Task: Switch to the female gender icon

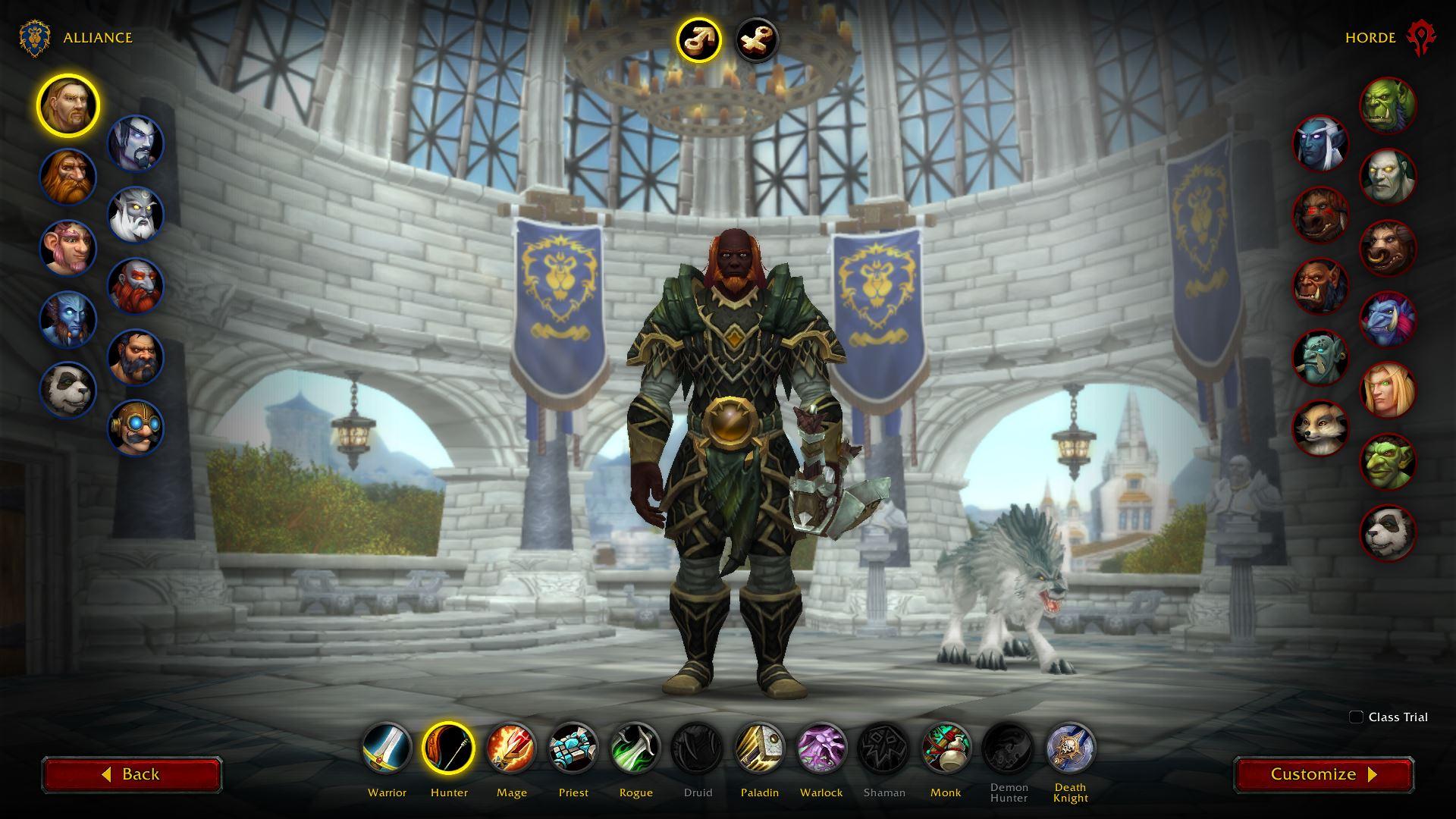Action: tap(757, 39)
